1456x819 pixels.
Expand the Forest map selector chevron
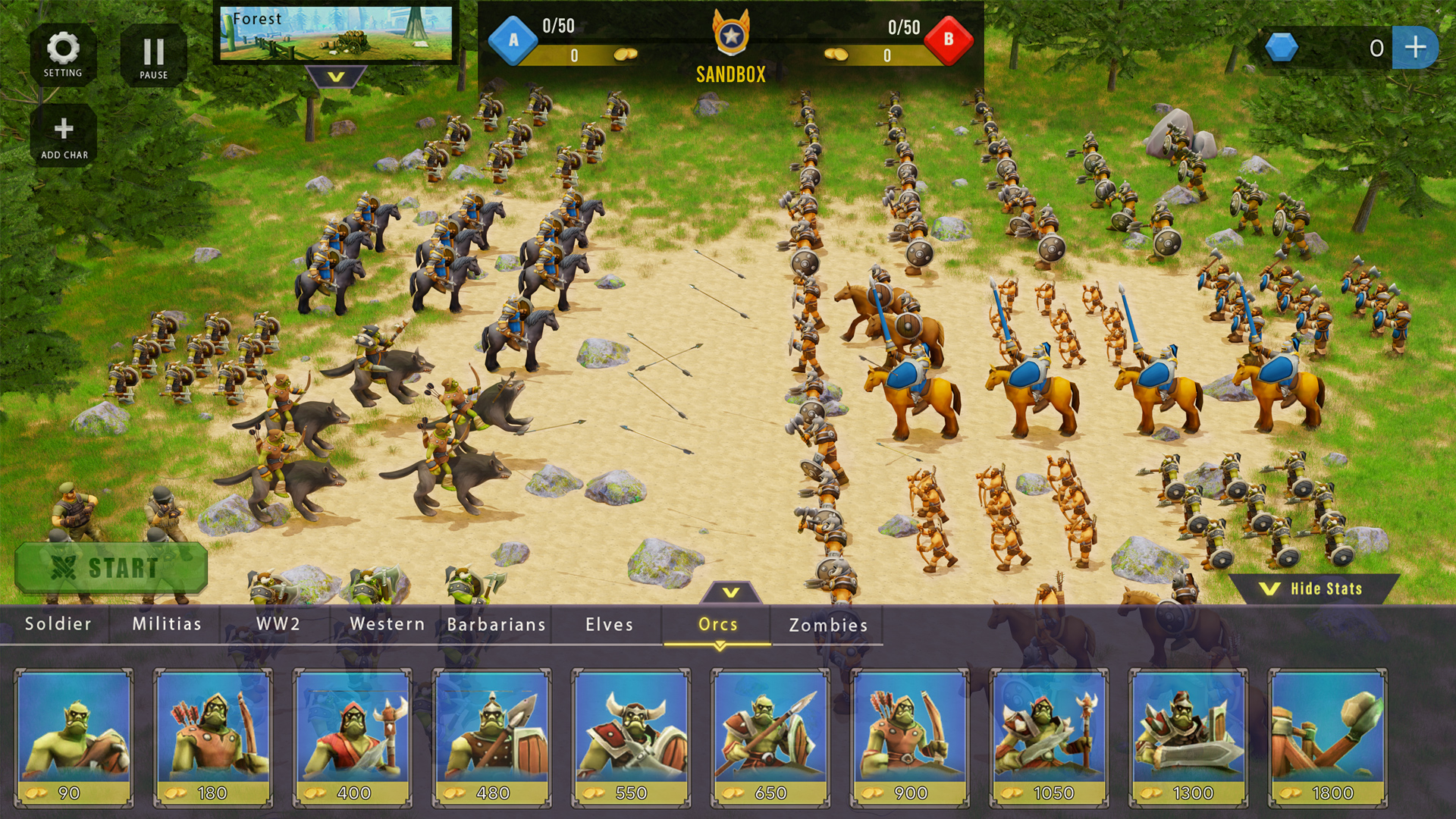coord(337,76)
